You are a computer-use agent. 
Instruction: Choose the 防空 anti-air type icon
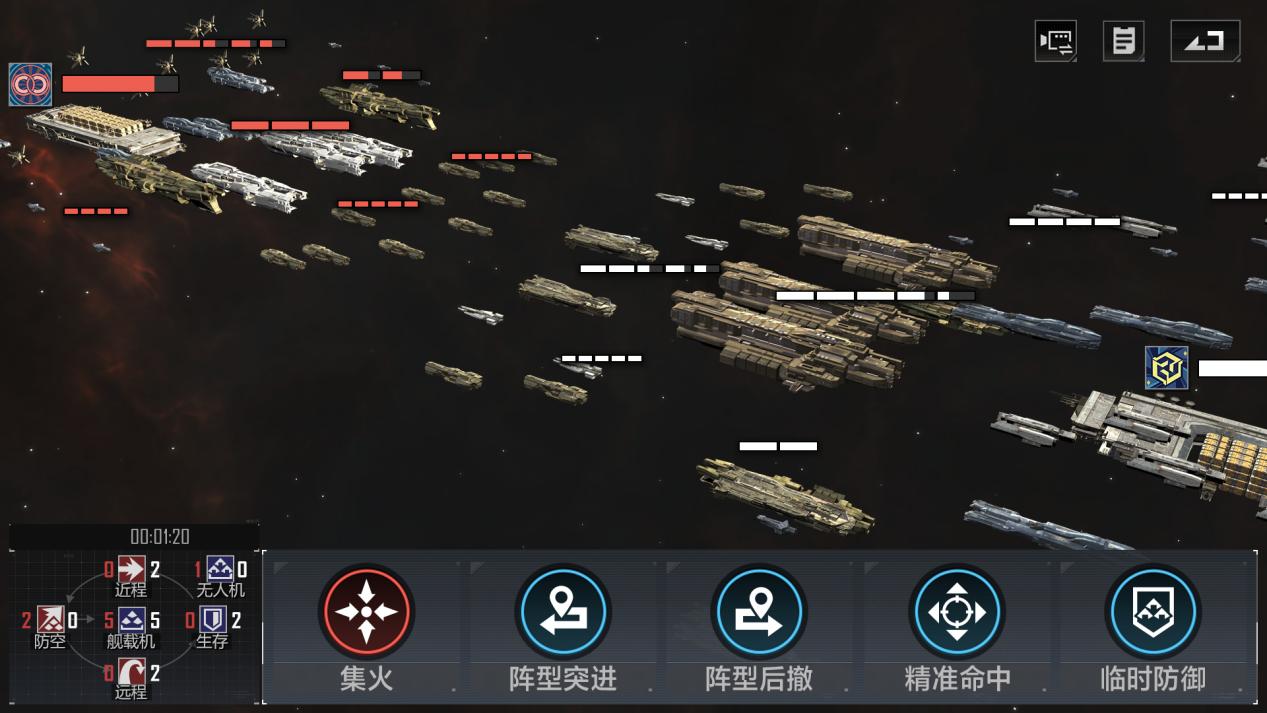[50, 621]
